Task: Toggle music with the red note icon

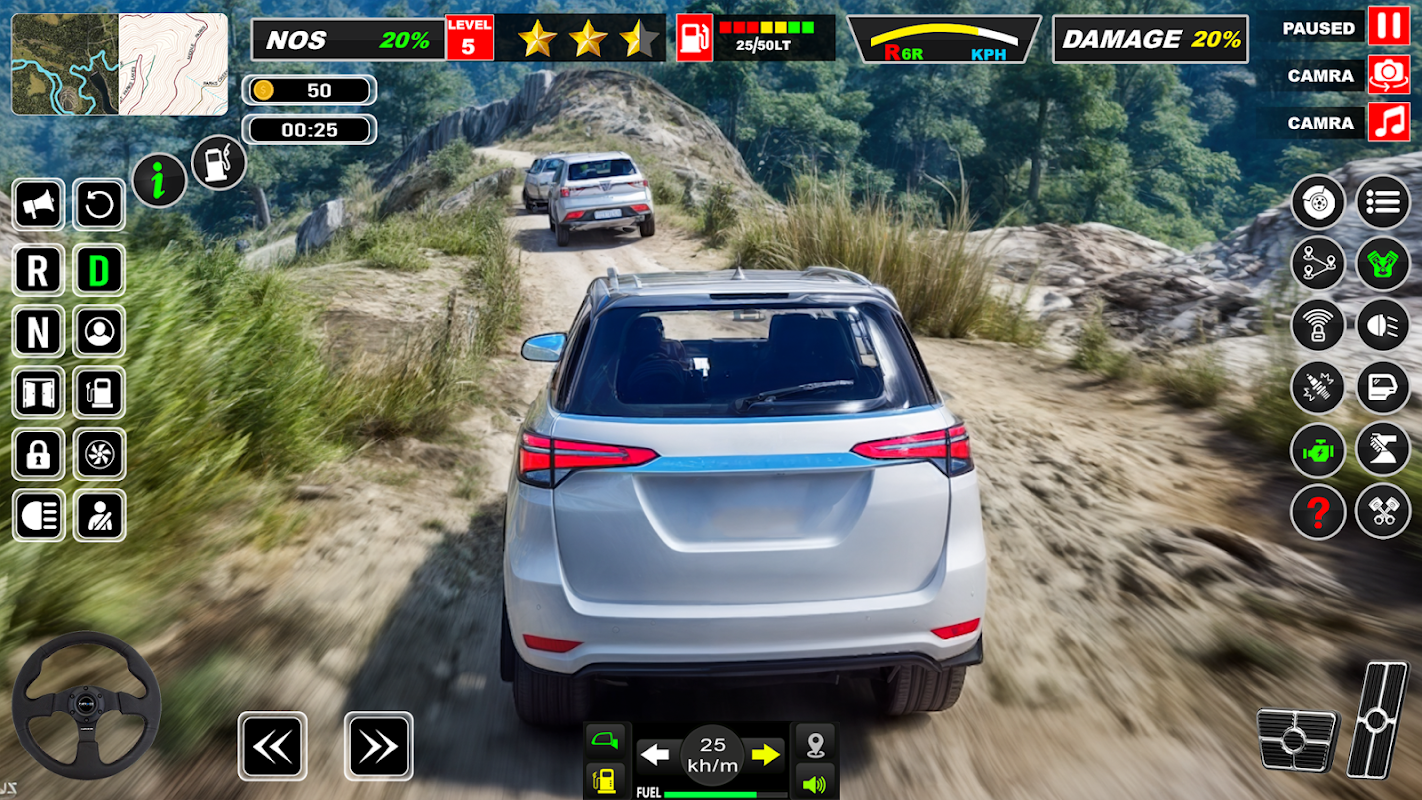Action: [x=1388, y=122]
